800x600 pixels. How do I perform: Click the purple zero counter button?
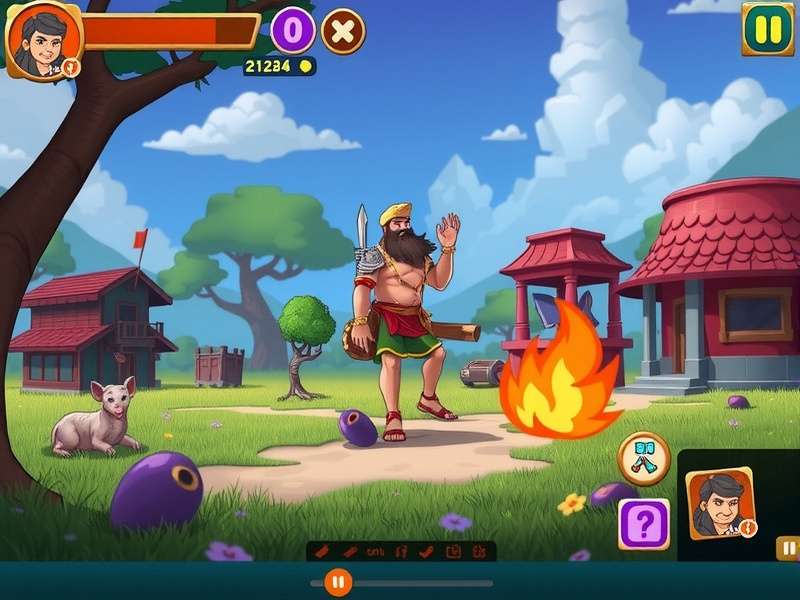pyautogui.click(x=293, y=31)
